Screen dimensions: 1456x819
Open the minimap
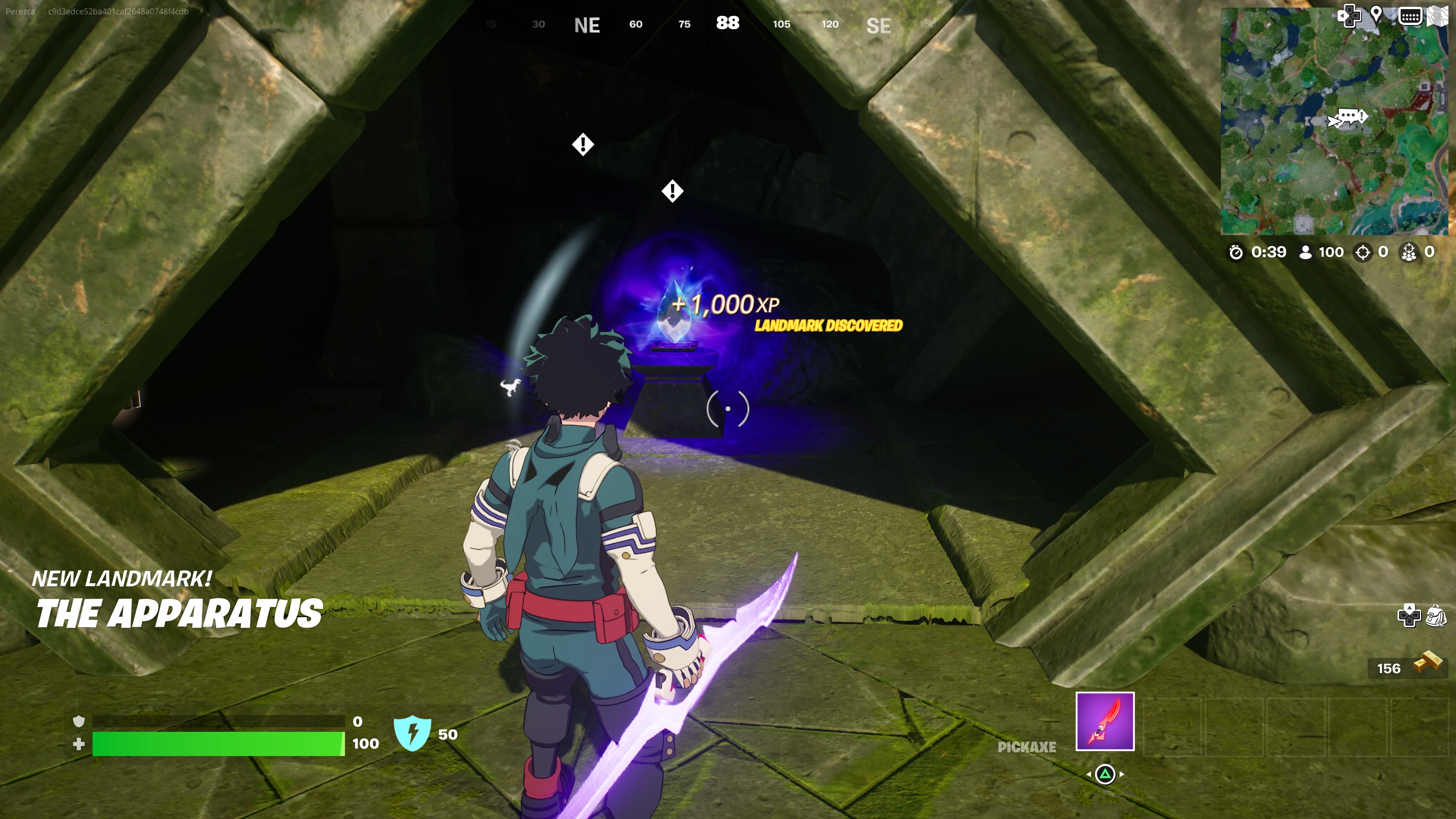[1334, 121]
